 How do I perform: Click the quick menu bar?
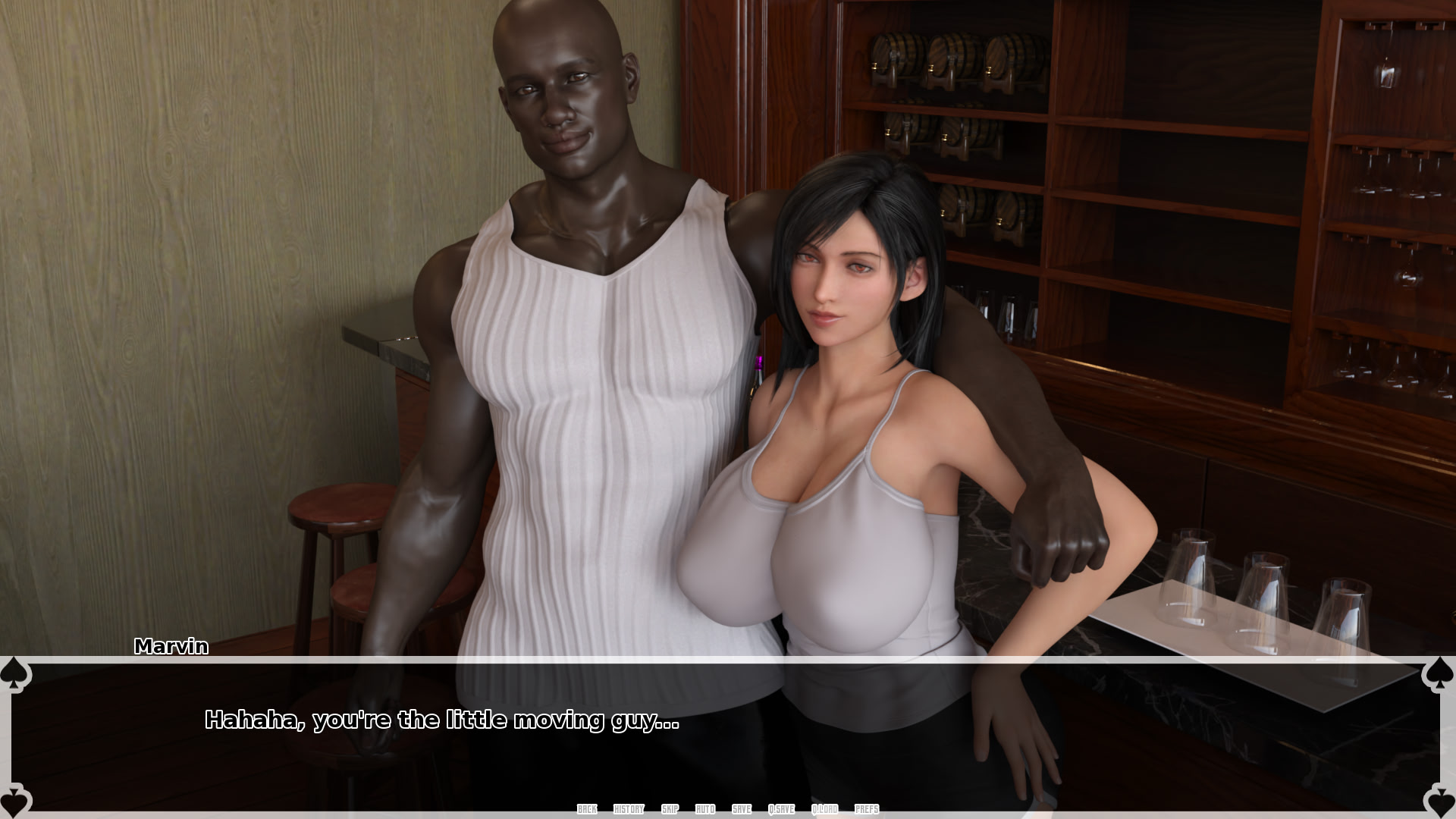[728, 809]
